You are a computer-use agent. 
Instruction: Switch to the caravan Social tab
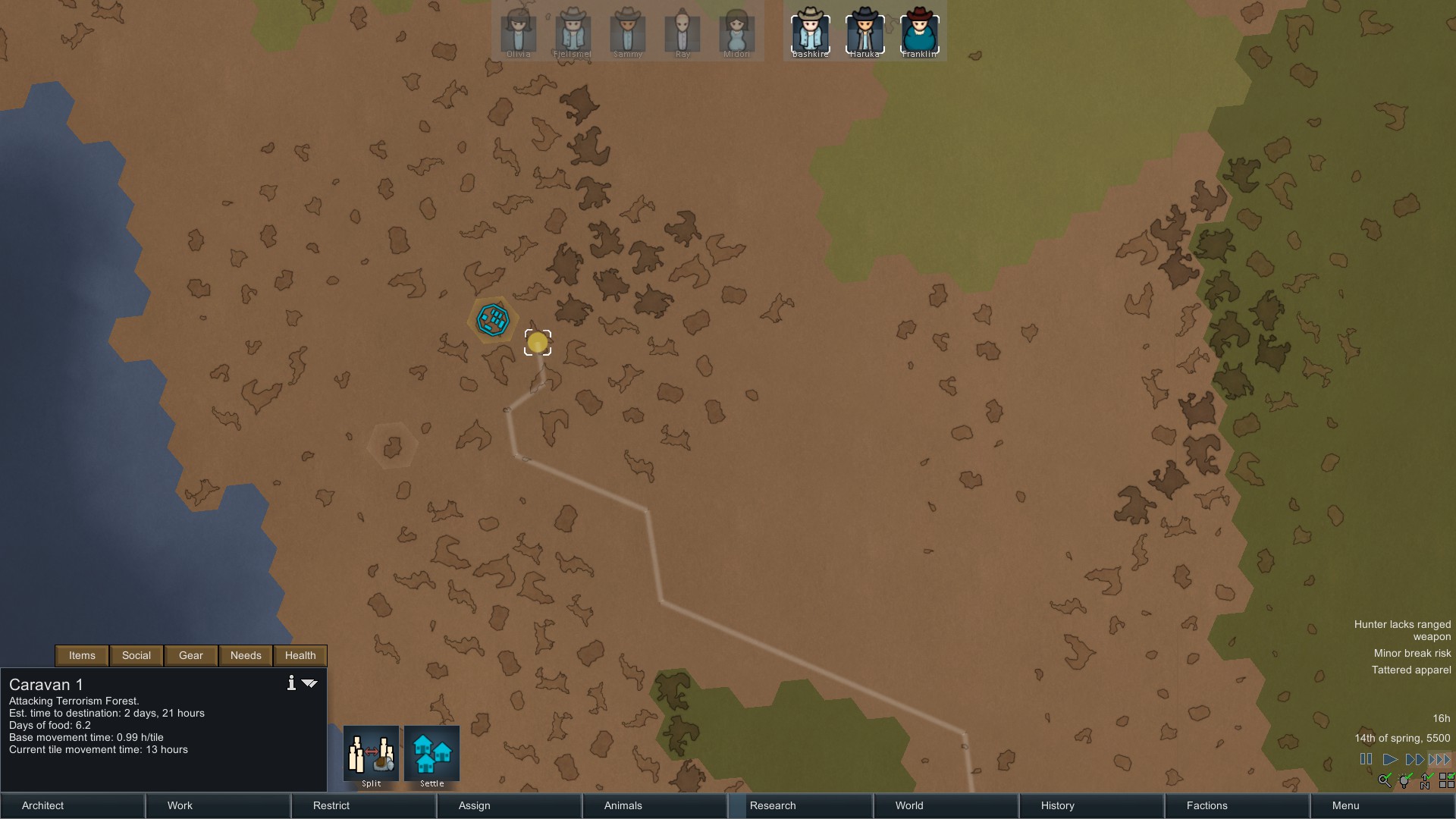pos(136,655)
